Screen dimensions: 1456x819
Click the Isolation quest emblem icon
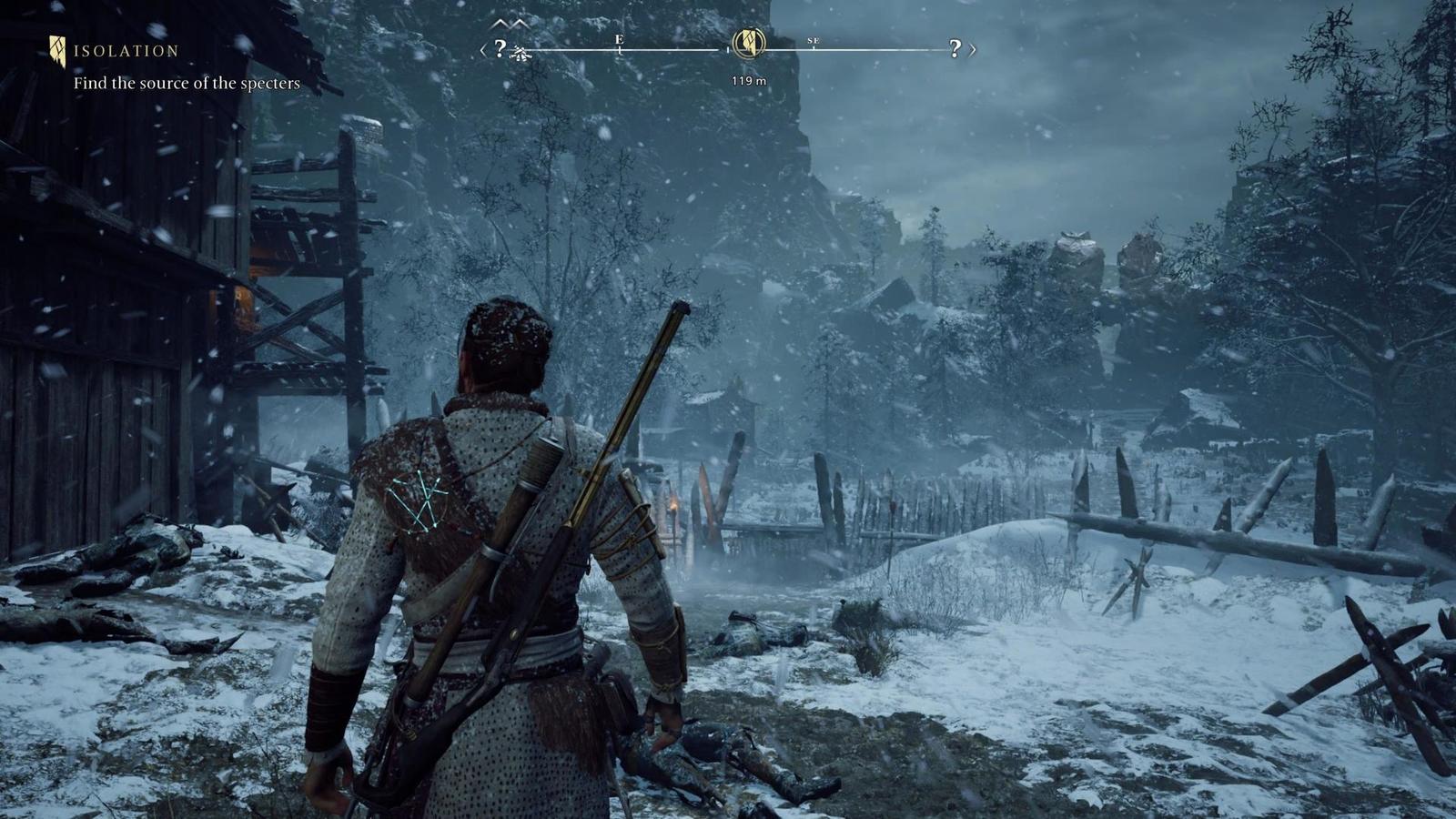point(58,51)
